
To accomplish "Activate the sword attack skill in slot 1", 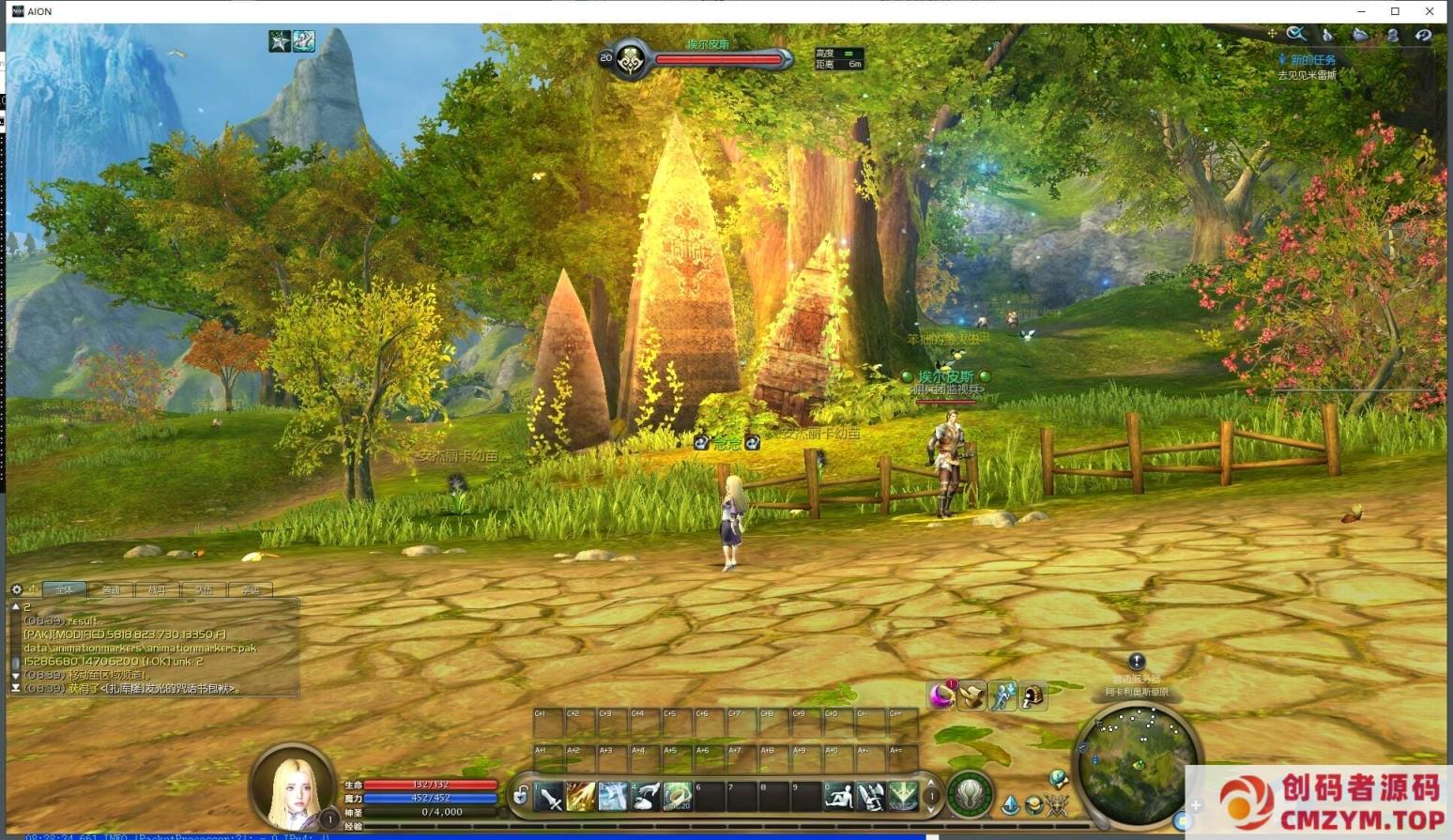I will [549, 798].
